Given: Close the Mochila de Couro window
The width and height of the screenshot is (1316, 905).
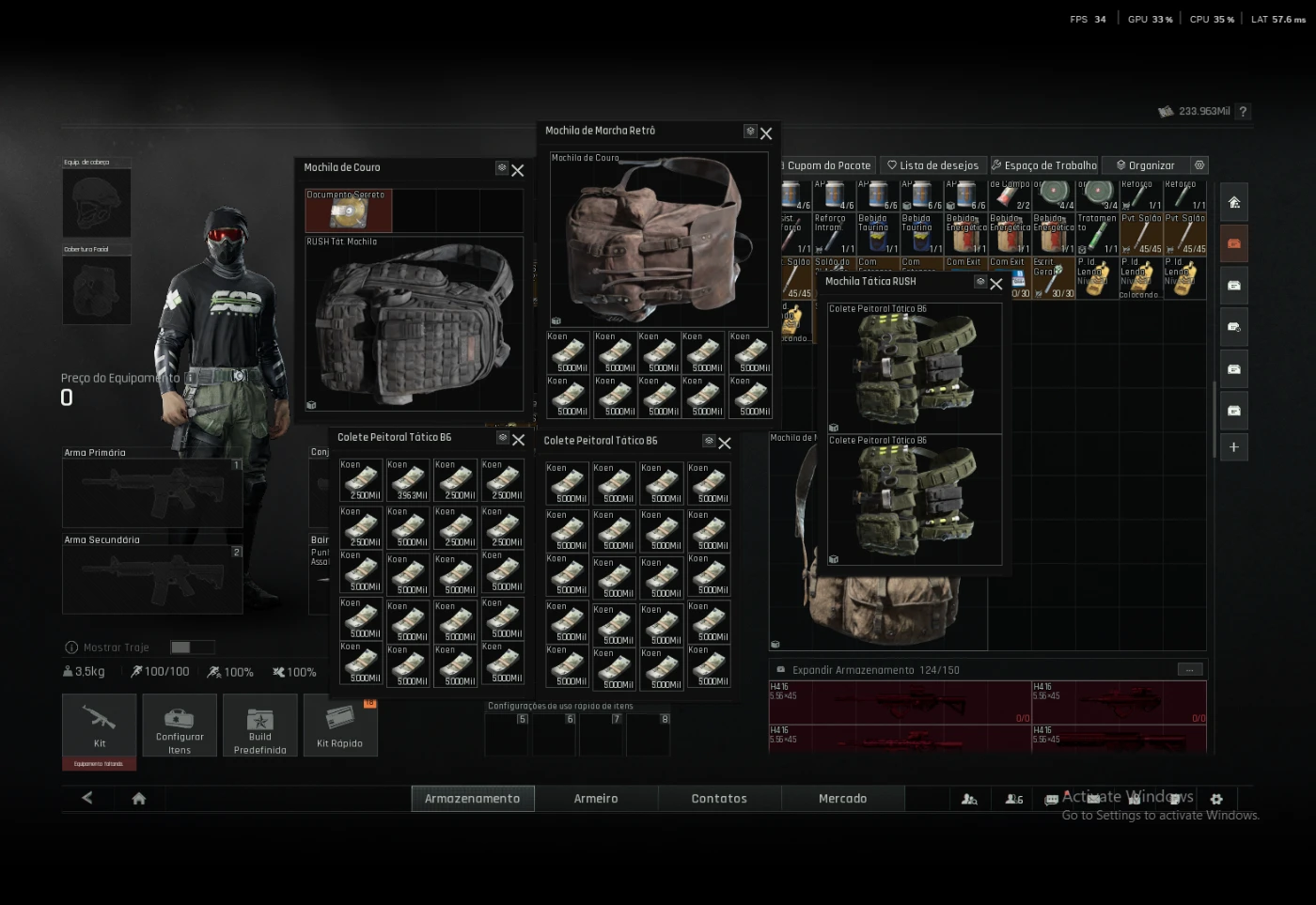Looking at the screenshot, I should 518,170.
